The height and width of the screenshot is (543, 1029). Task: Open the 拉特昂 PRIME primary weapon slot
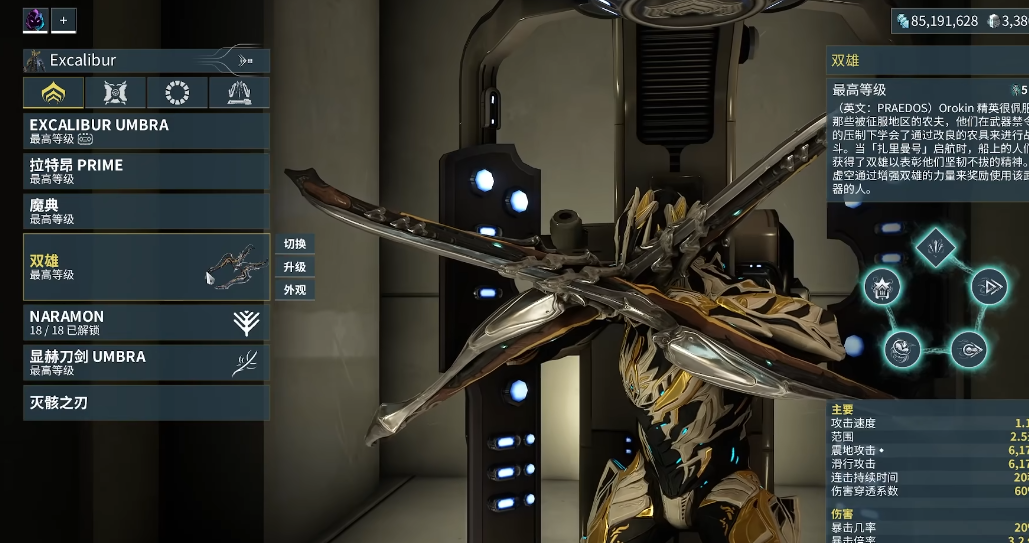pyautogui.click(x=146, y=171)
